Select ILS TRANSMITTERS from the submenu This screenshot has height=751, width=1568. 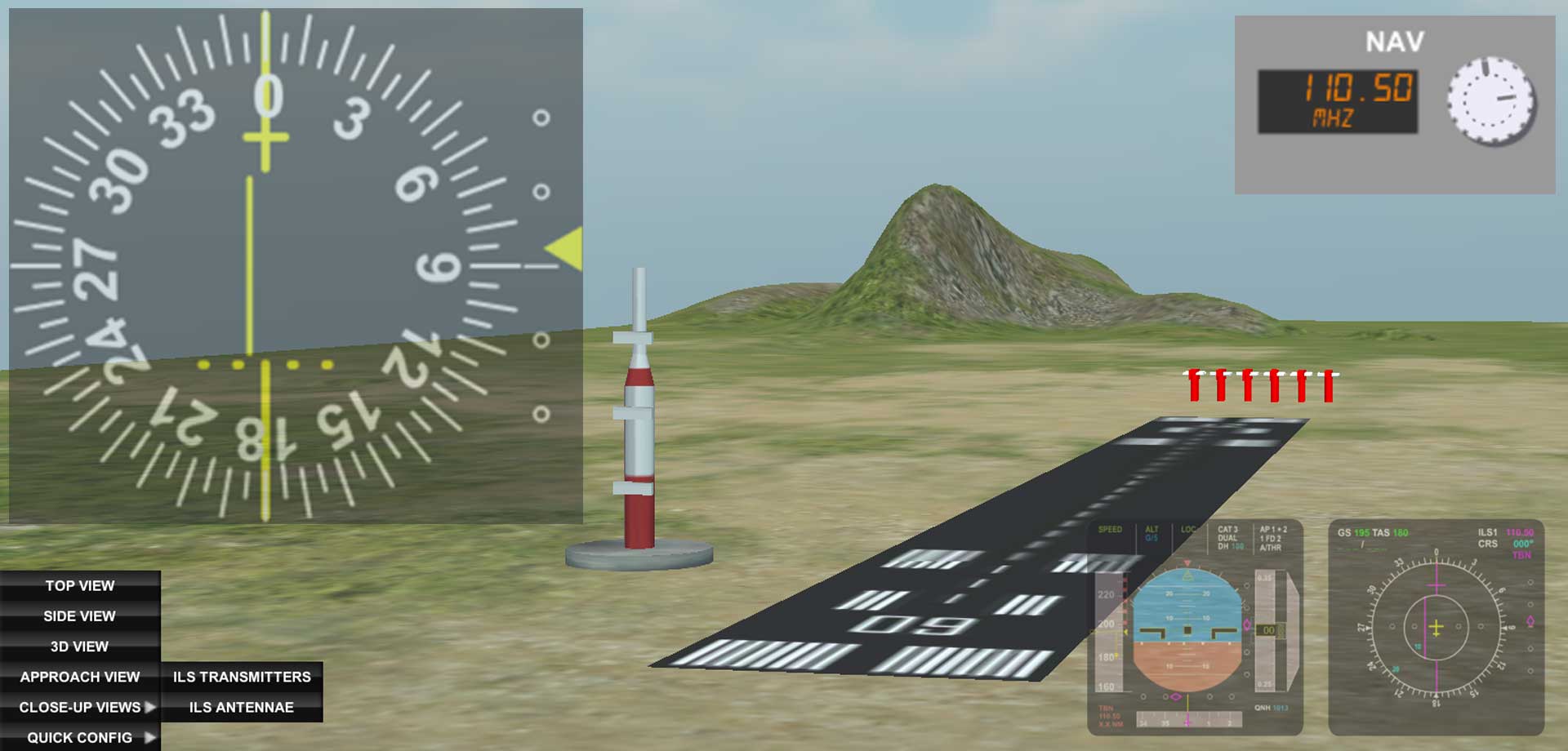coord(242,676)
